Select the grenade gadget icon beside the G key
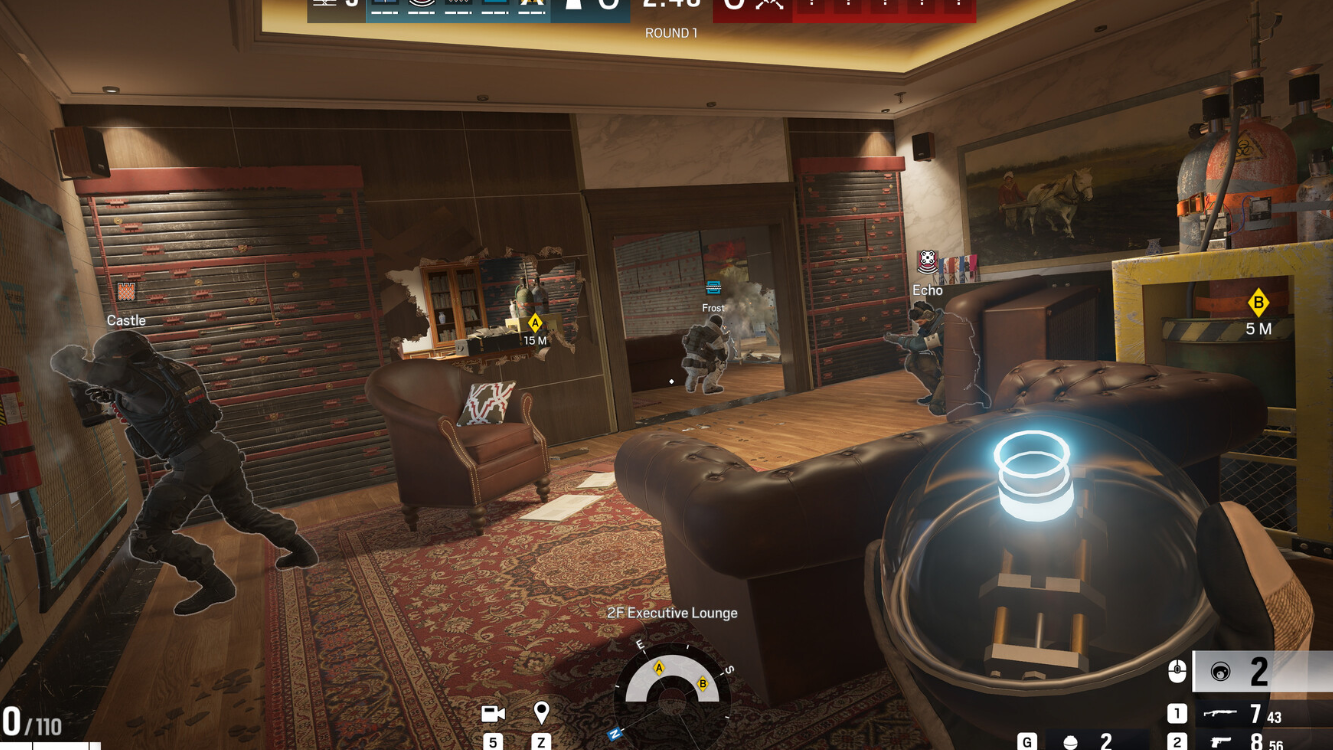The height and width of the screenshot is (750, 1333). (1070, 742)
